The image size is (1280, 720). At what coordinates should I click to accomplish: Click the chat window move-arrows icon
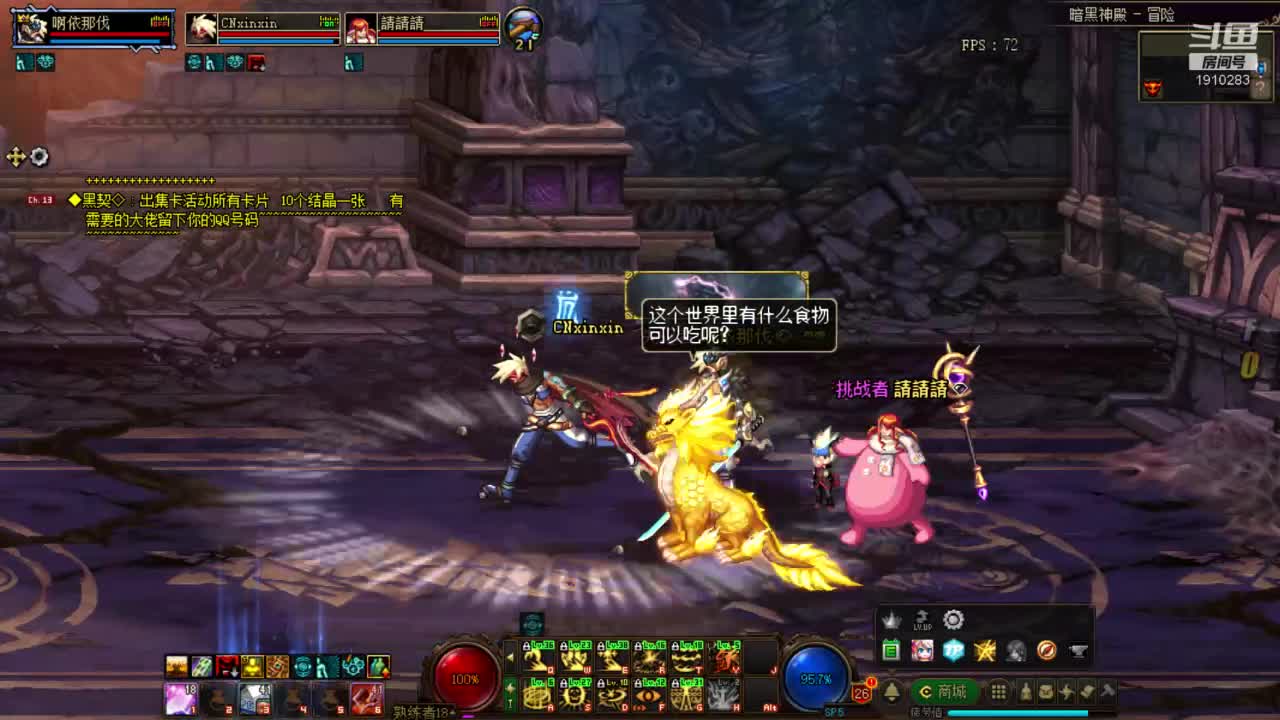(16, 157)
